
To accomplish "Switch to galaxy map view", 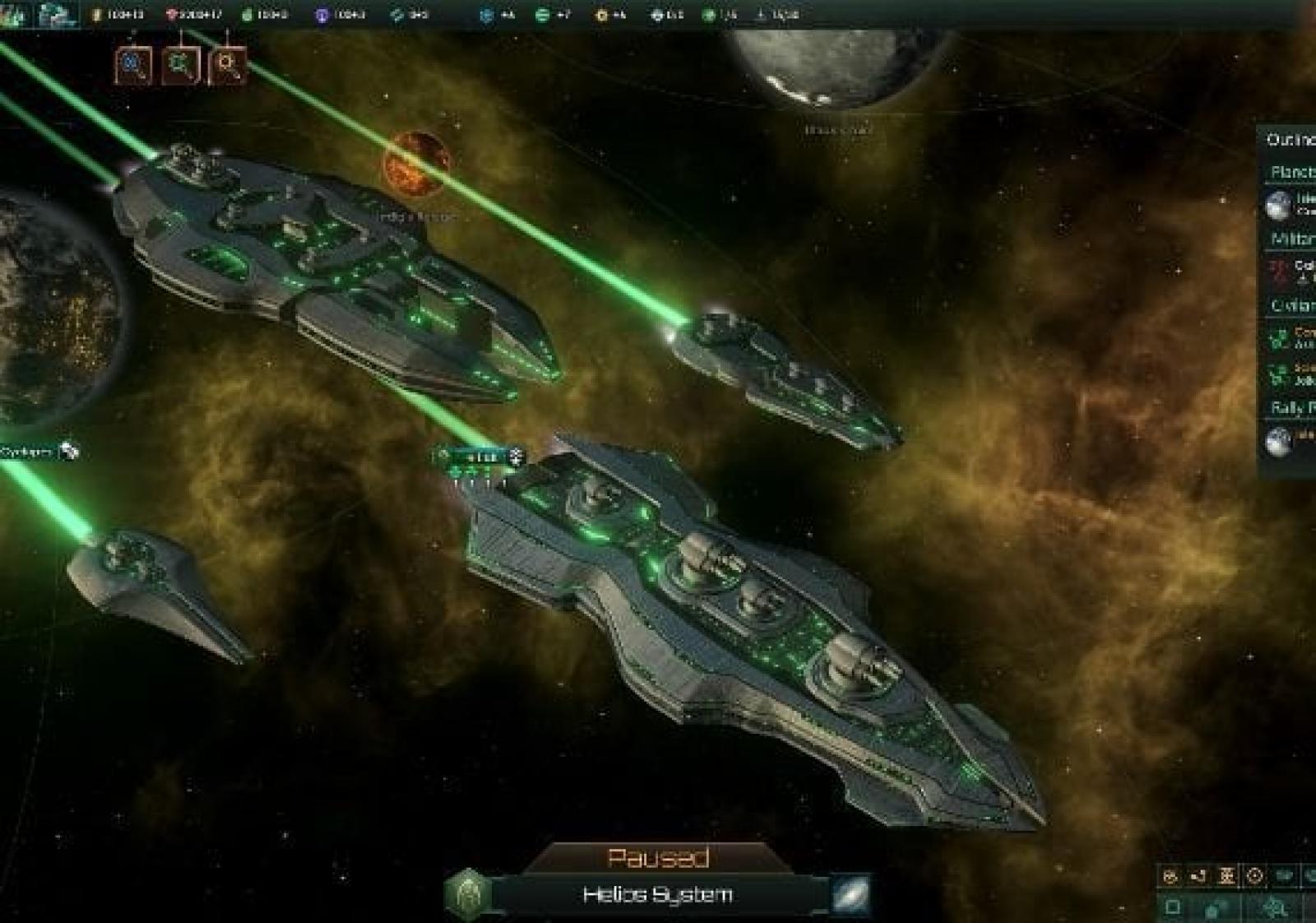I will click(x=850, y=895).
